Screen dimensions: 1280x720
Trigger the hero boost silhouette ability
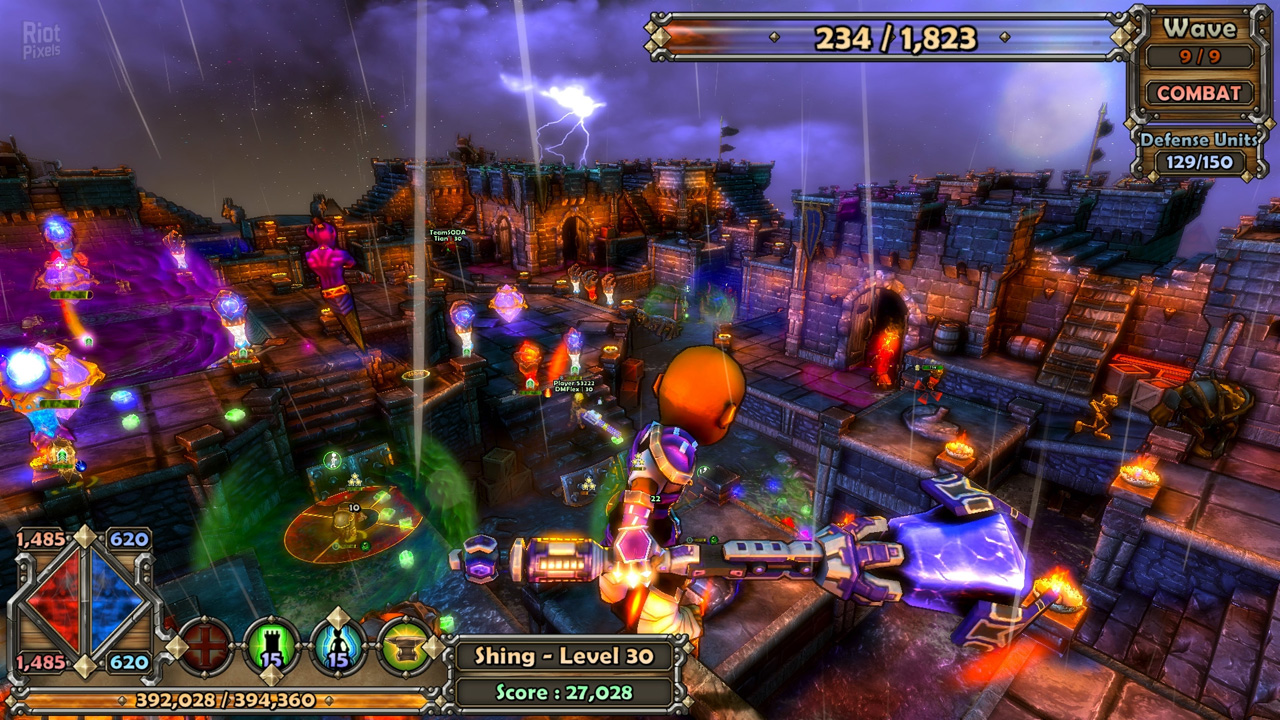pyautogui.click(x=338, y=647)
